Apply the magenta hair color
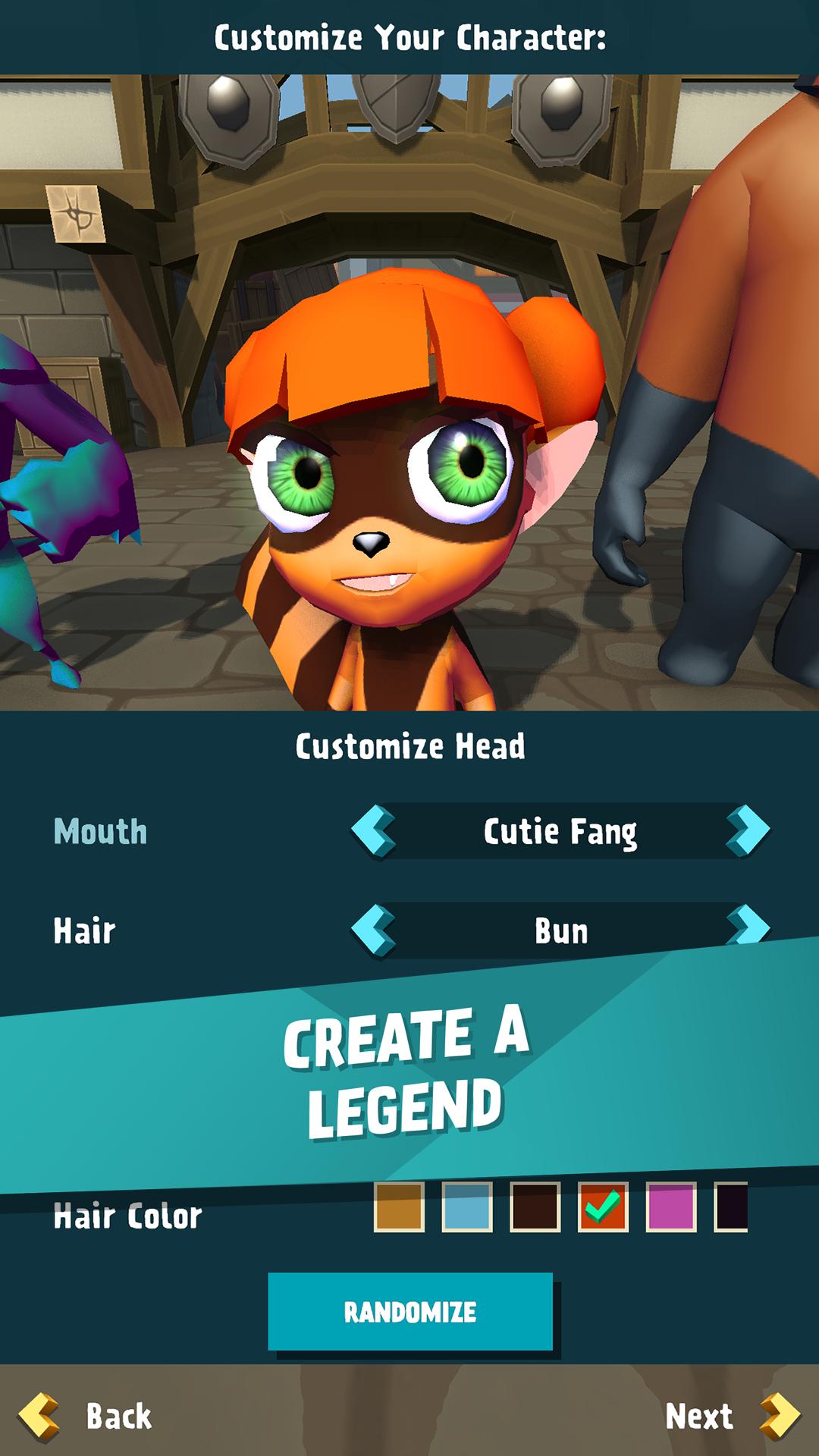The width and height of the screenshot is (819, 1456). (671, 1207)
